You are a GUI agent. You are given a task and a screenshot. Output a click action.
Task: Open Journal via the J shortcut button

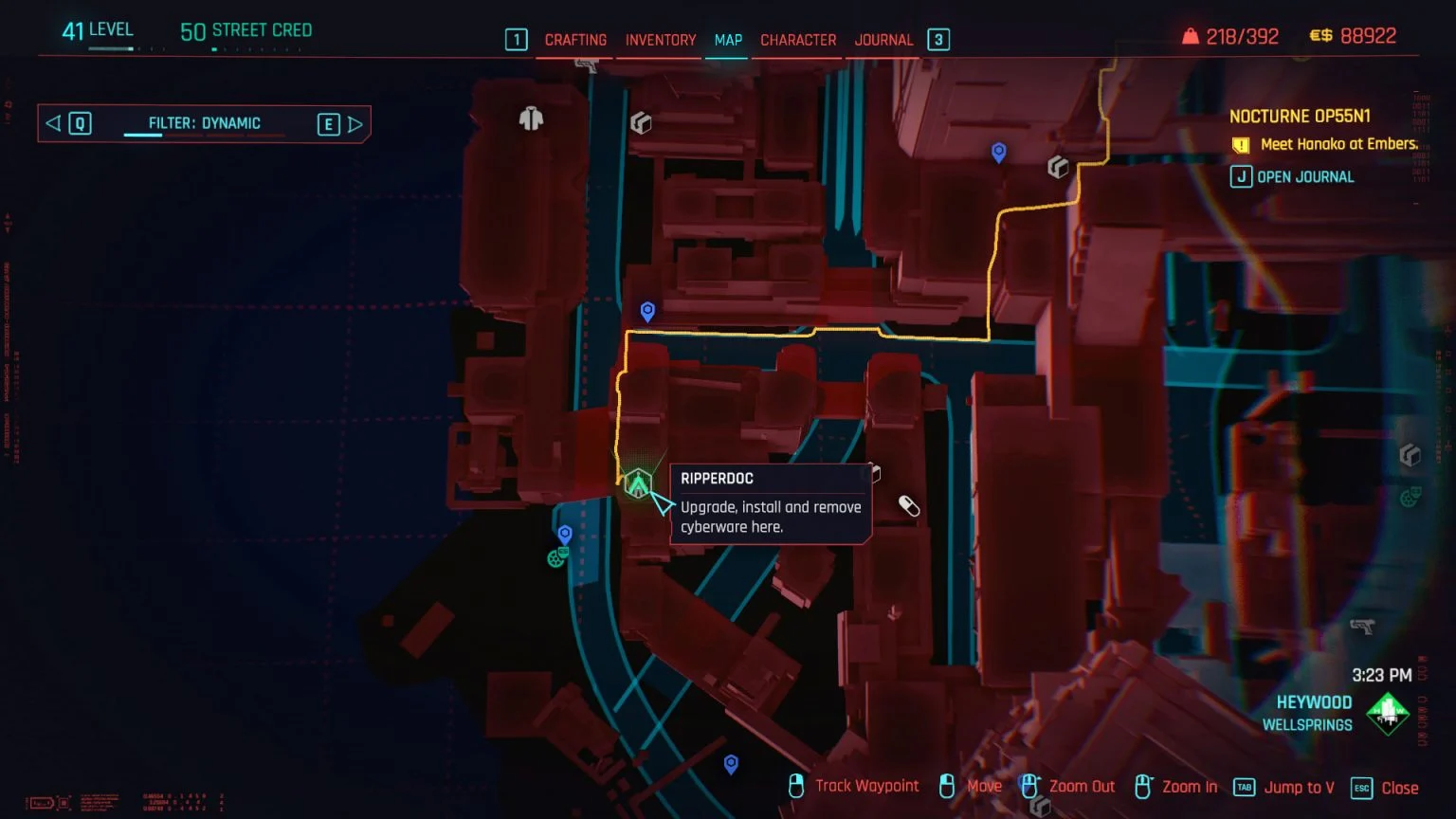[1241, 176]
